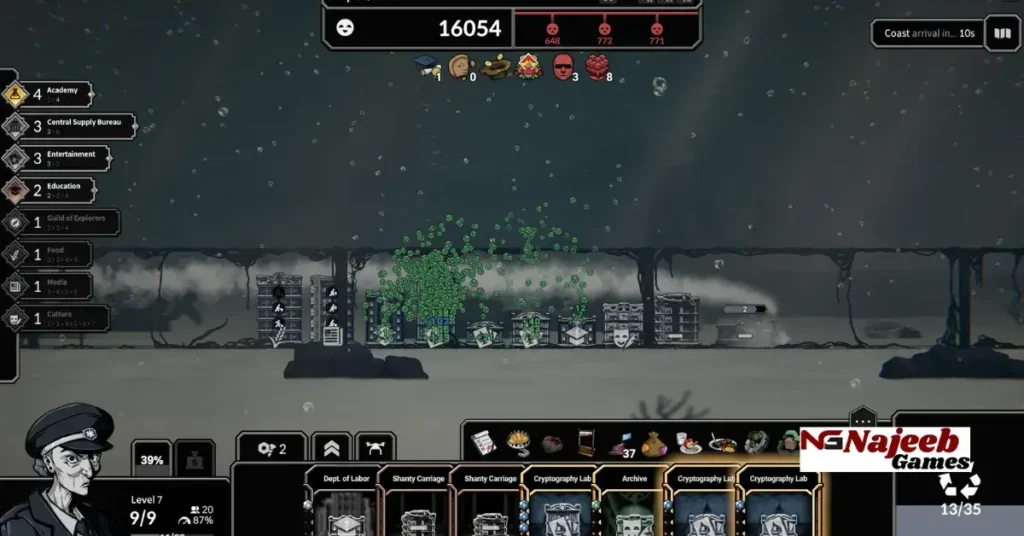
Task: Select the Entertainment synergy row
Action: coord(55,158)
